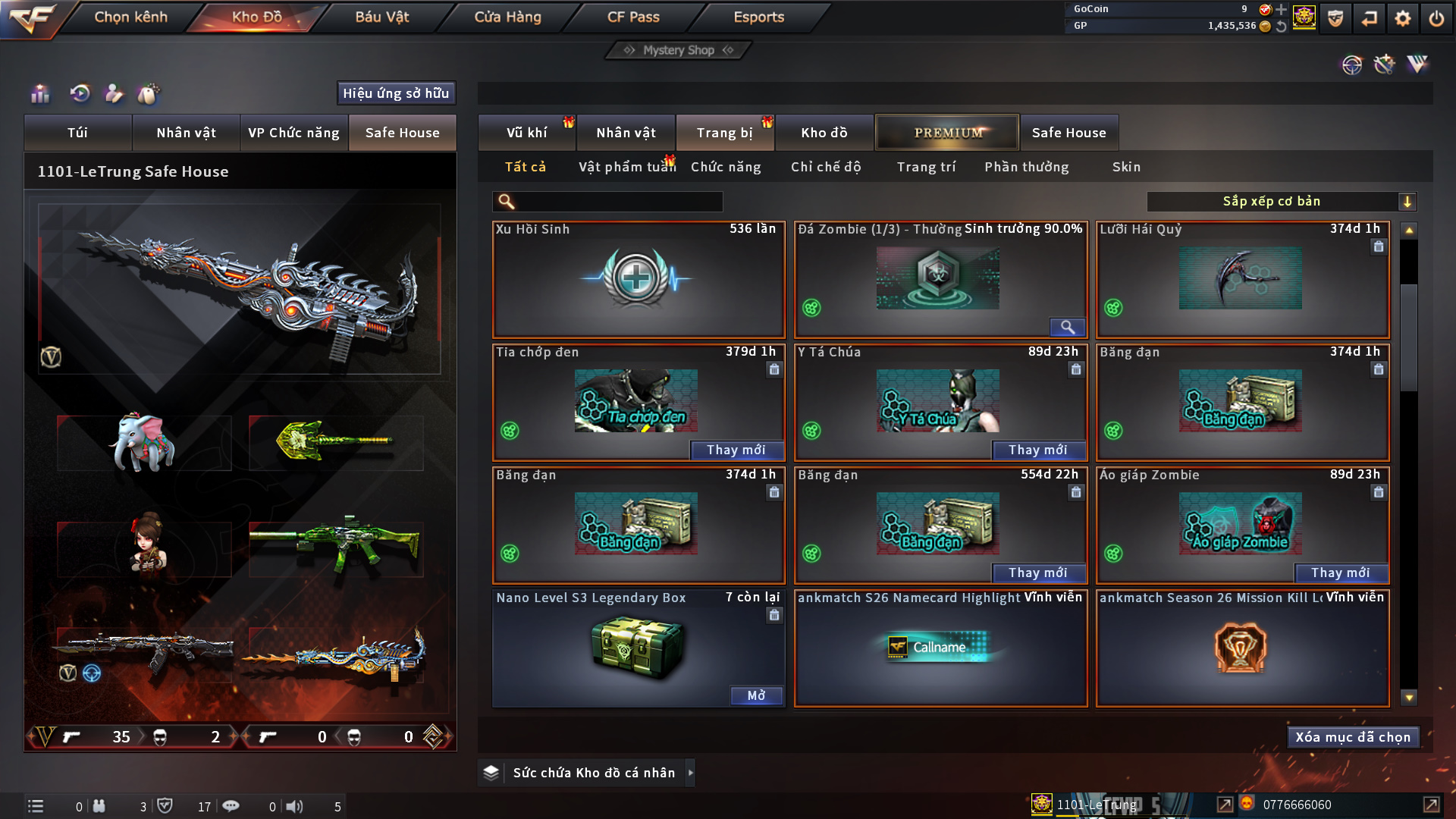Screen dimensions: 1456x819
Task: Open the settings gear icon
Action: click(x=1402, y=18)
